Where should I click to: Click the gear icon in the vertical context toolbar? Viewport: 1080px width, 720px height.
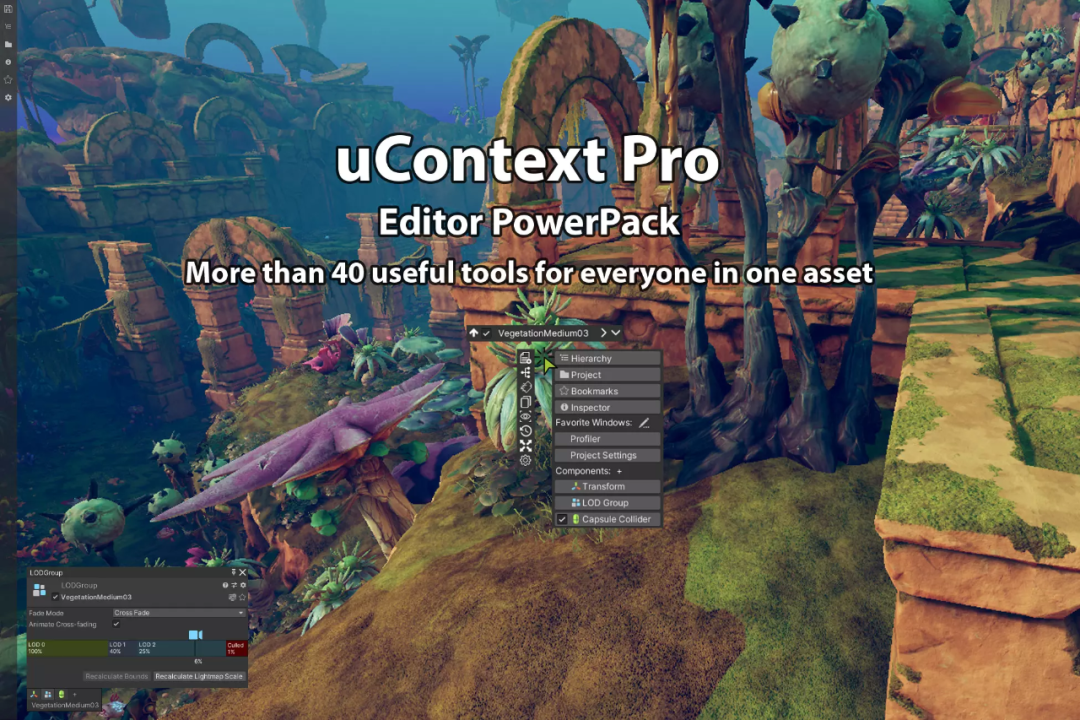(x=526, y=460)
